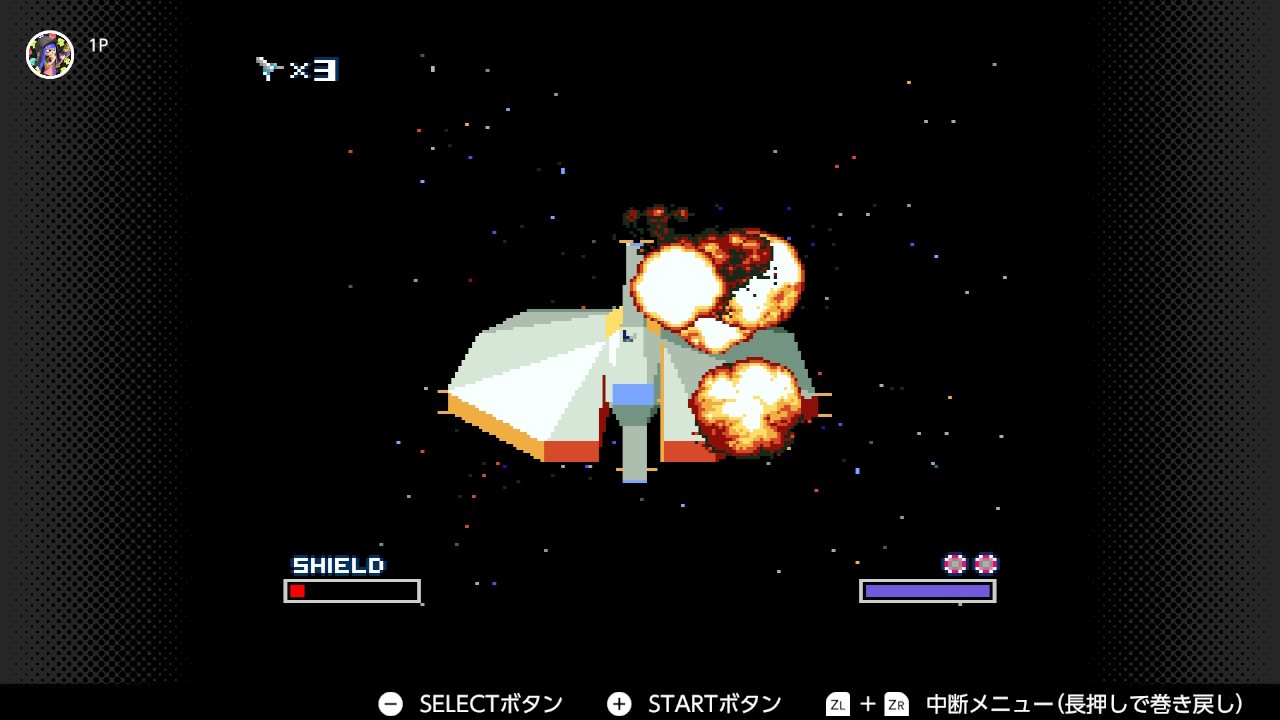Click the 1P player avatar icon
The image size is (1280, 720).
[x=48, y=53]
